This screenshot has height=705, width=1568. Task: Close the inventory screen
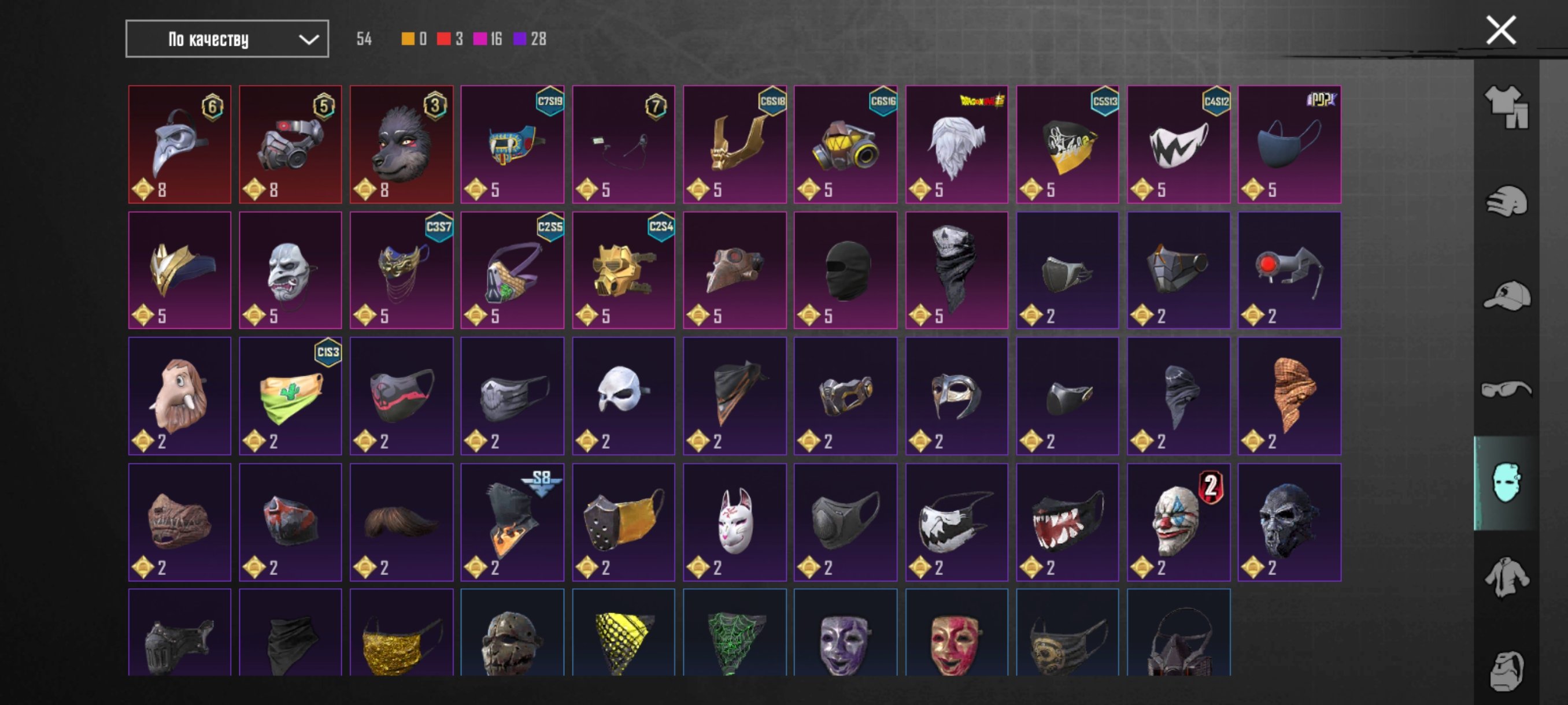point(1500,31)
